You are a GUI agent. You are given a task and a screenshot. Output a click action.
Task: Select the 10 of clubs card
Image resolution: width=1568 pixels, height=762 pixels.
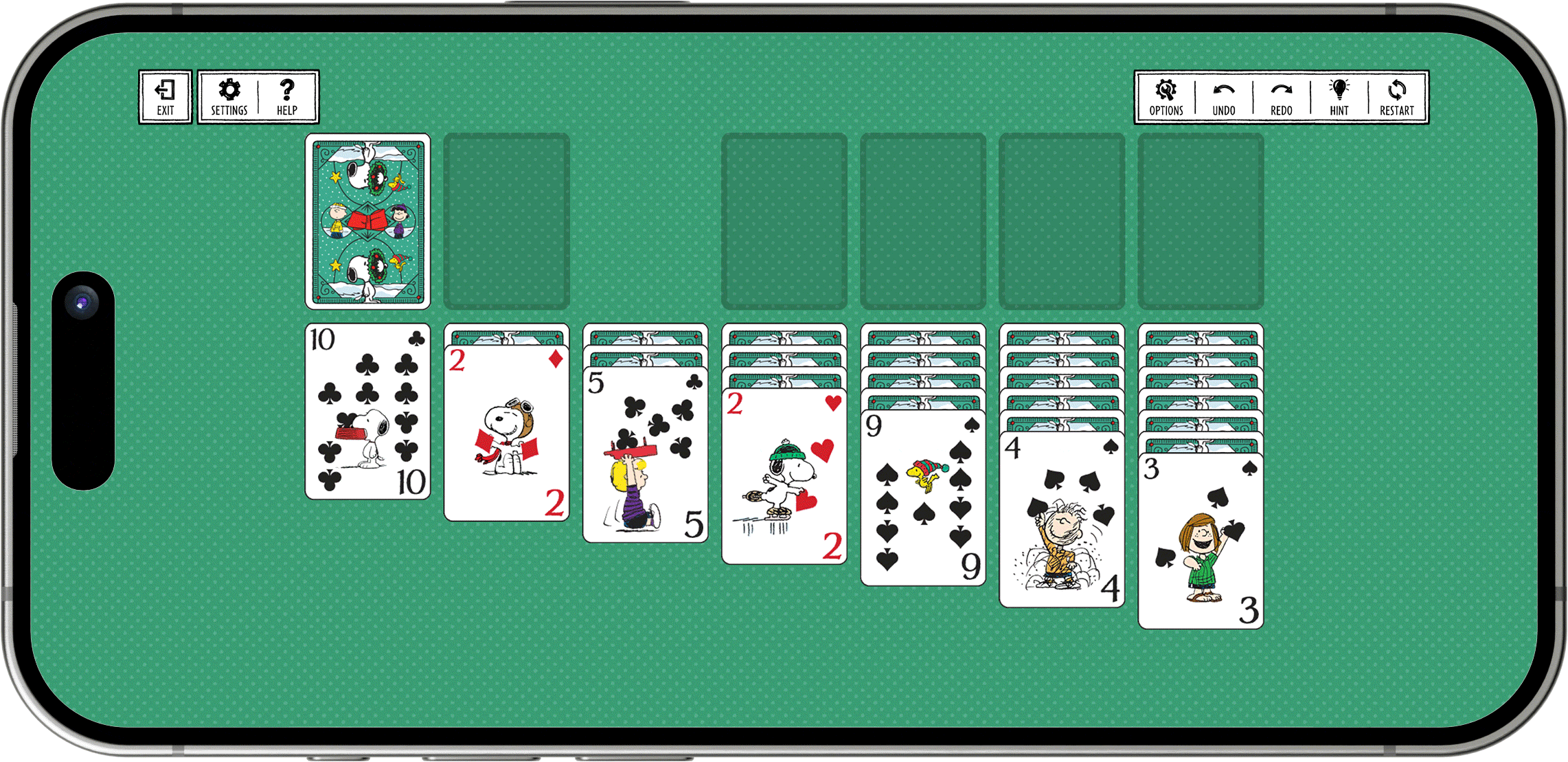click(x=368, y=412)
